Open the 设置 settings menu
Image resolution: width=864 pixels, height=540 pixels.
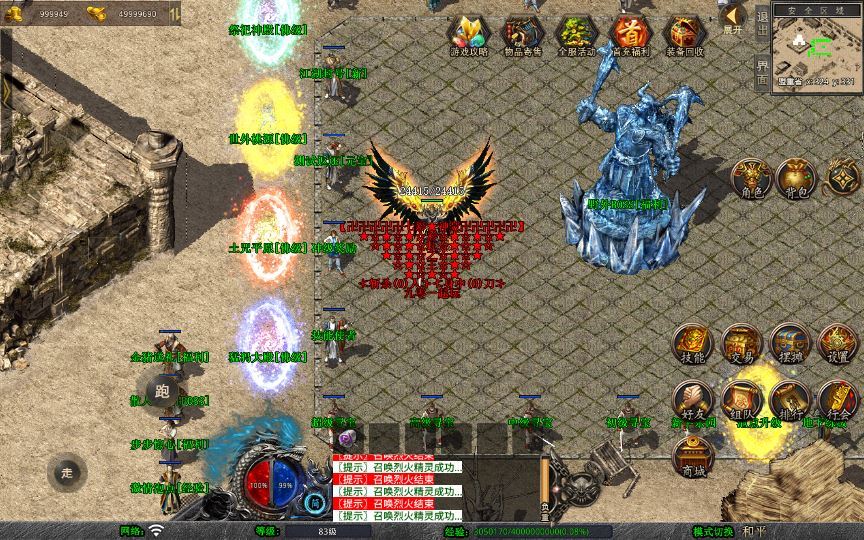click(838, 343)
